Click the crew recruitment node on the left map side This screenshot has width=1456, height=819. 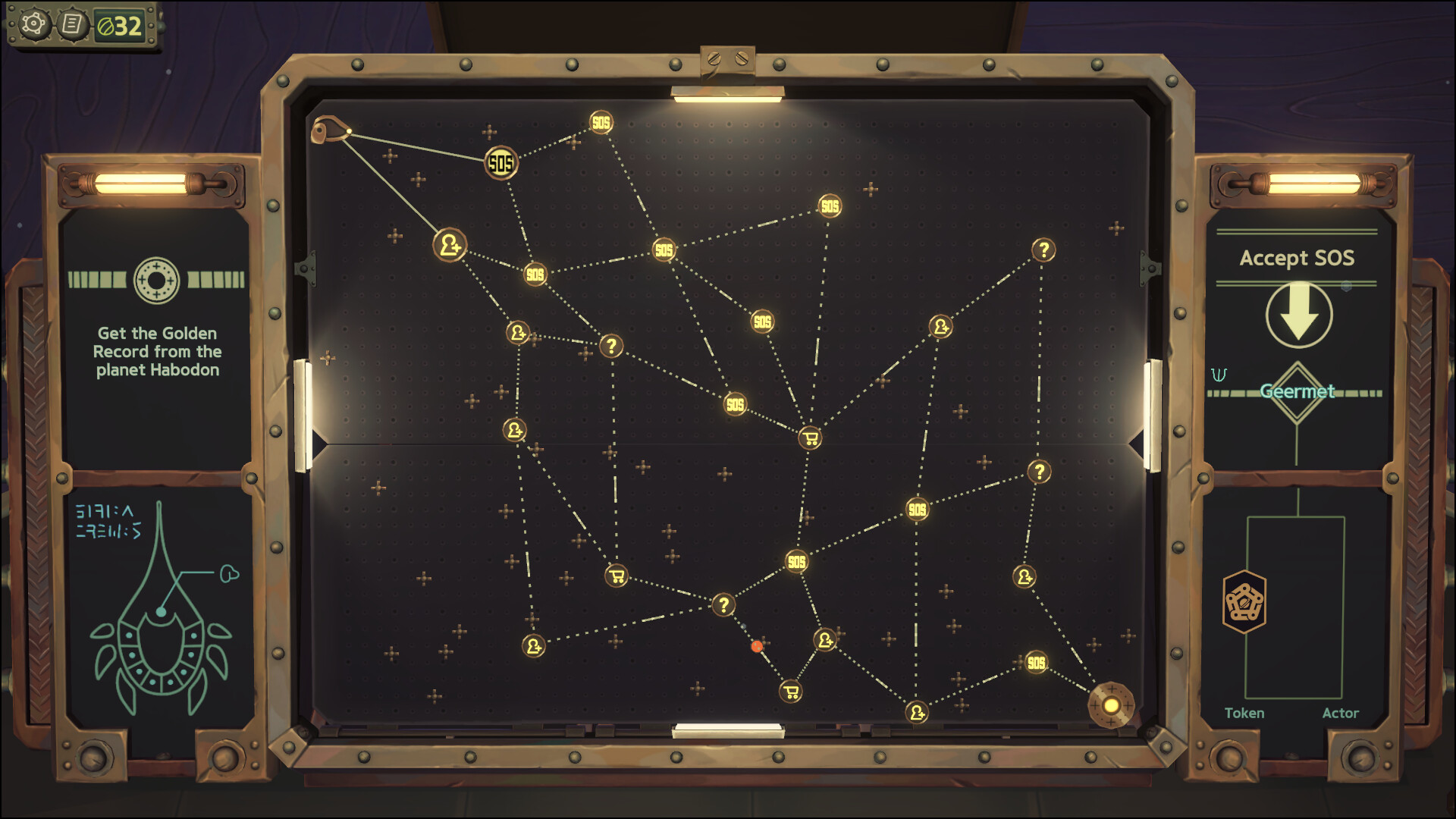coord(447,245)
